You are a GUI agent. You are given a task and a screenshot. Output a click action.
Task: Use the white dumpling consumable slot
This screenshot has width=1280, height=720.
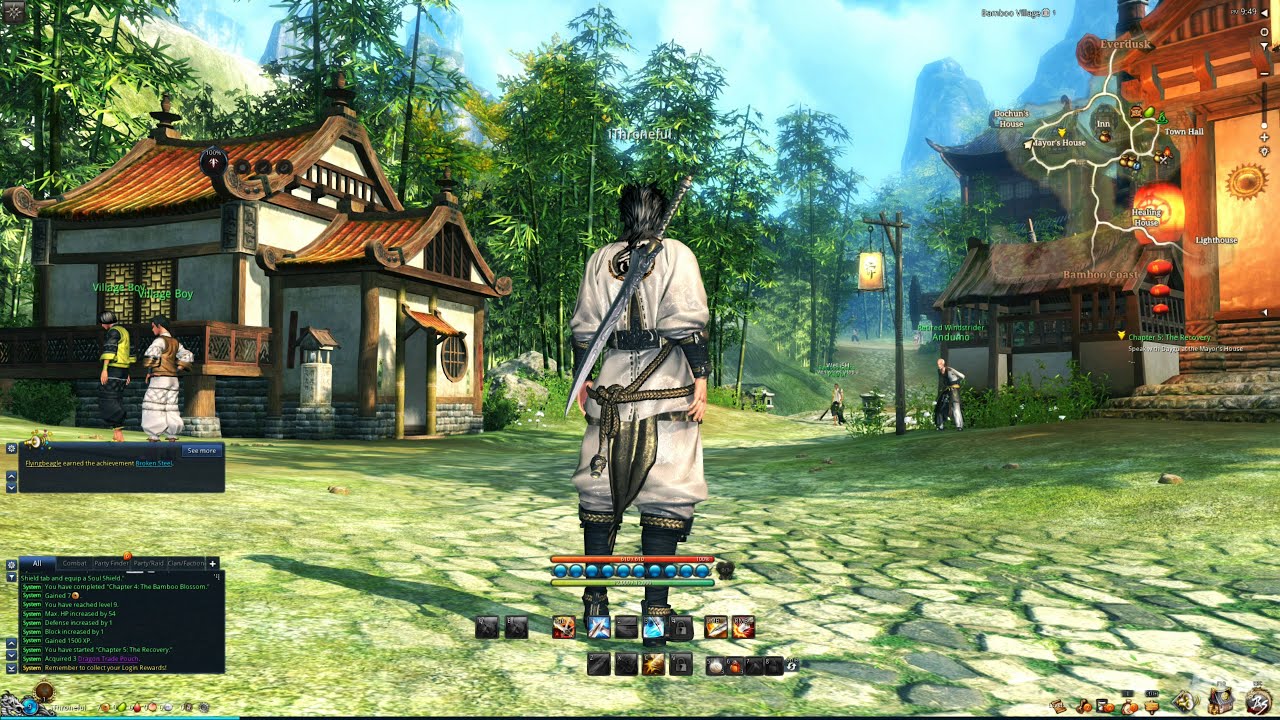click(714, 665)
